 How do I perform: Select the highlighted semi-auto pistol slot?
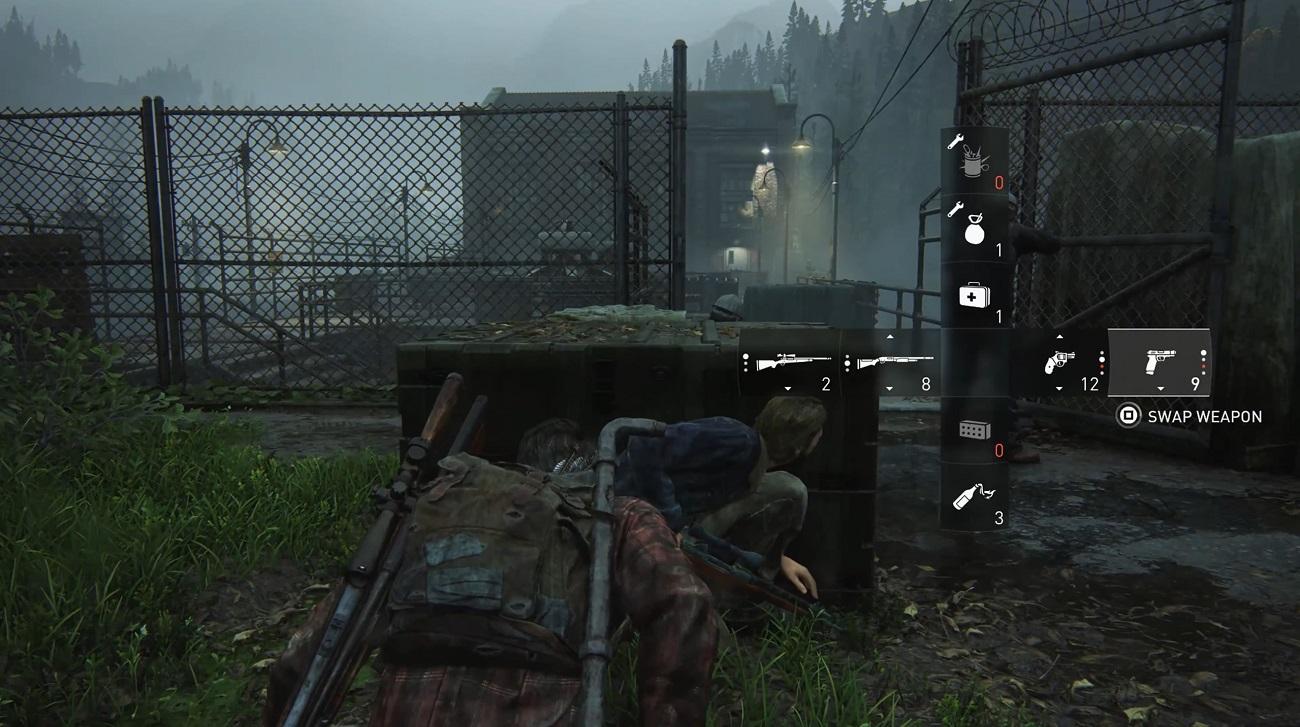[x=1160, y=363]
